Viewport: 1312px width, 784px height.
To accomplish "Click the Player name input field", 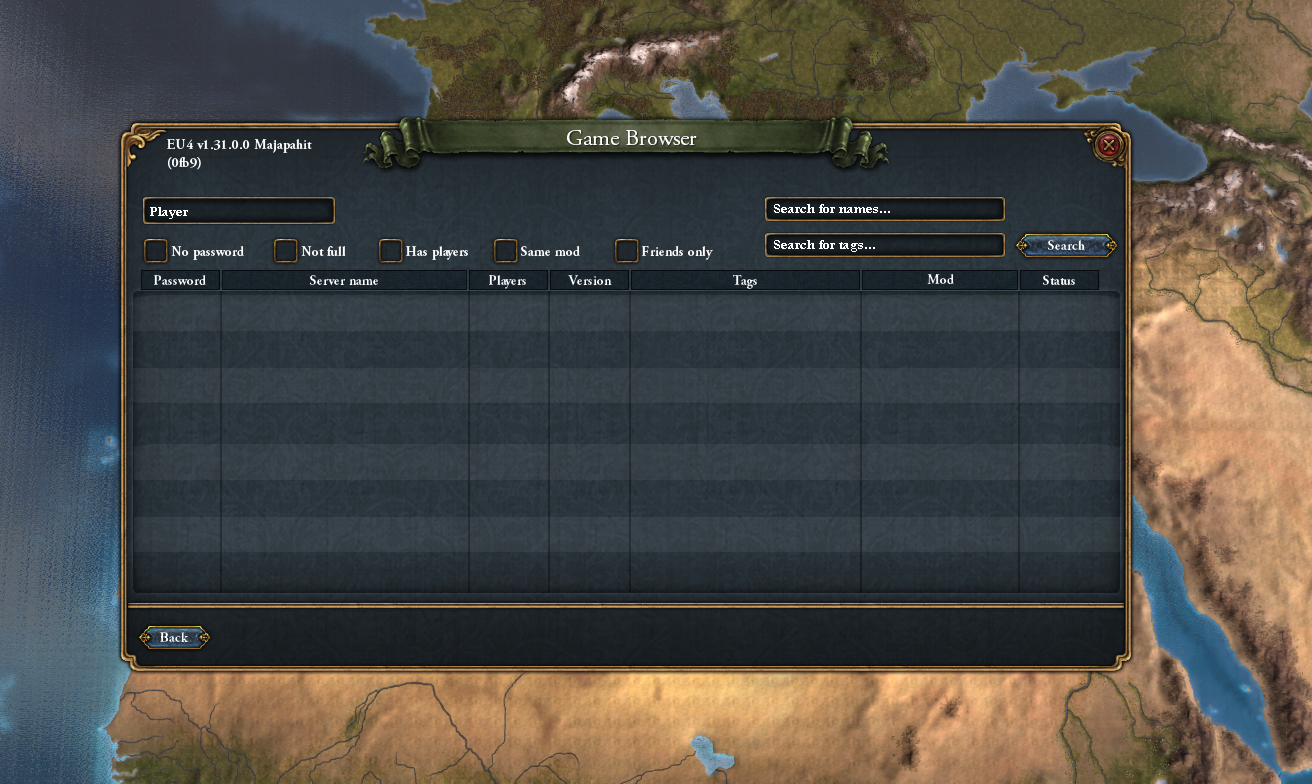I will pyautogui.click(x=238, y=210).
